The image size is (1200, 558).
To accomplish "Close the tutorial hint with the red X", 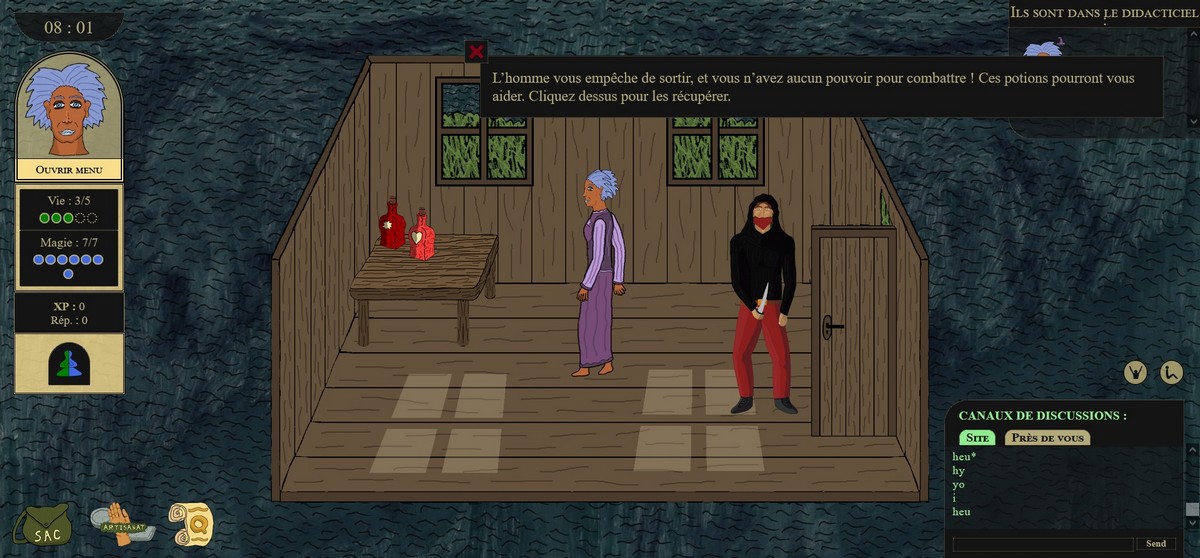I will (x=476, y=52).
